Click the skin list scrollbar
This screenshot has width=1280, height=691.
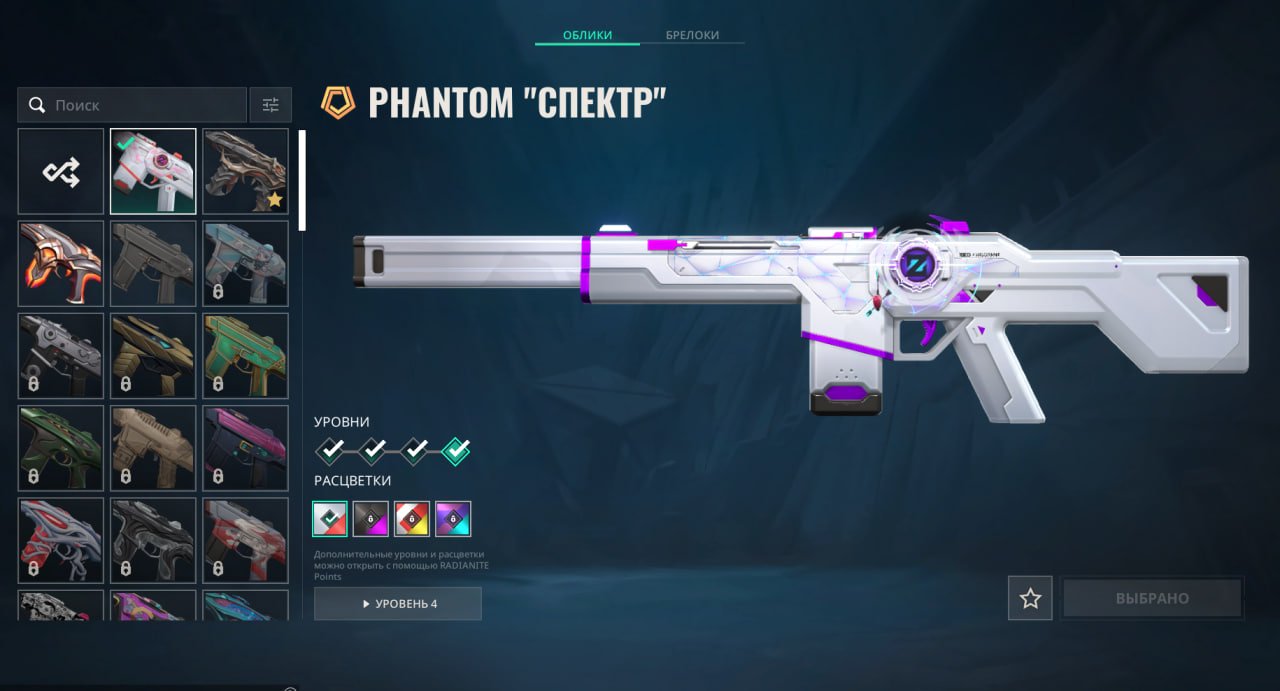point(302,181)
